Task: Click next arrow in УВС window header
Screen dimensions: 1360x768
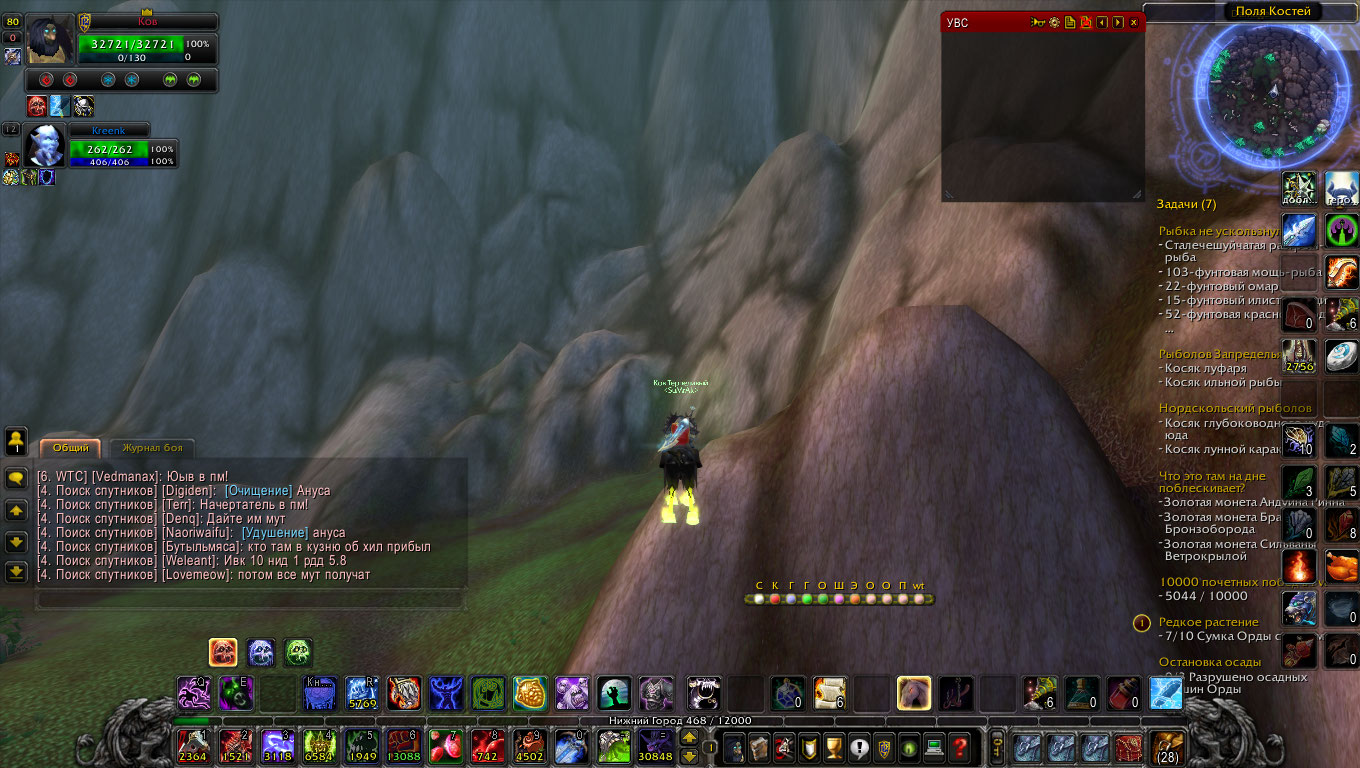Action: pos(1117,23)
